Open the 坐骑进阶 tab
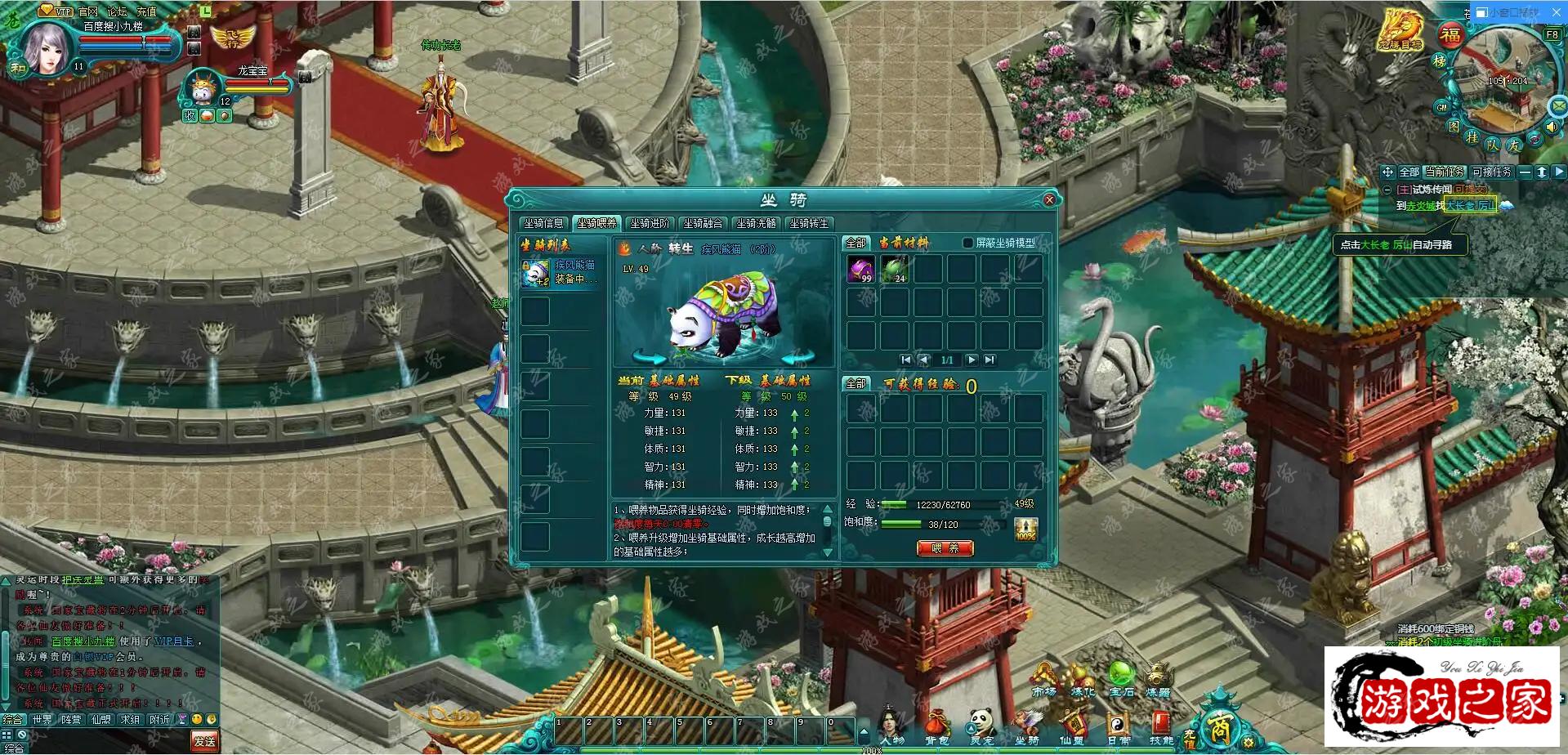The image size is (1568, 755). click(650, 223)
